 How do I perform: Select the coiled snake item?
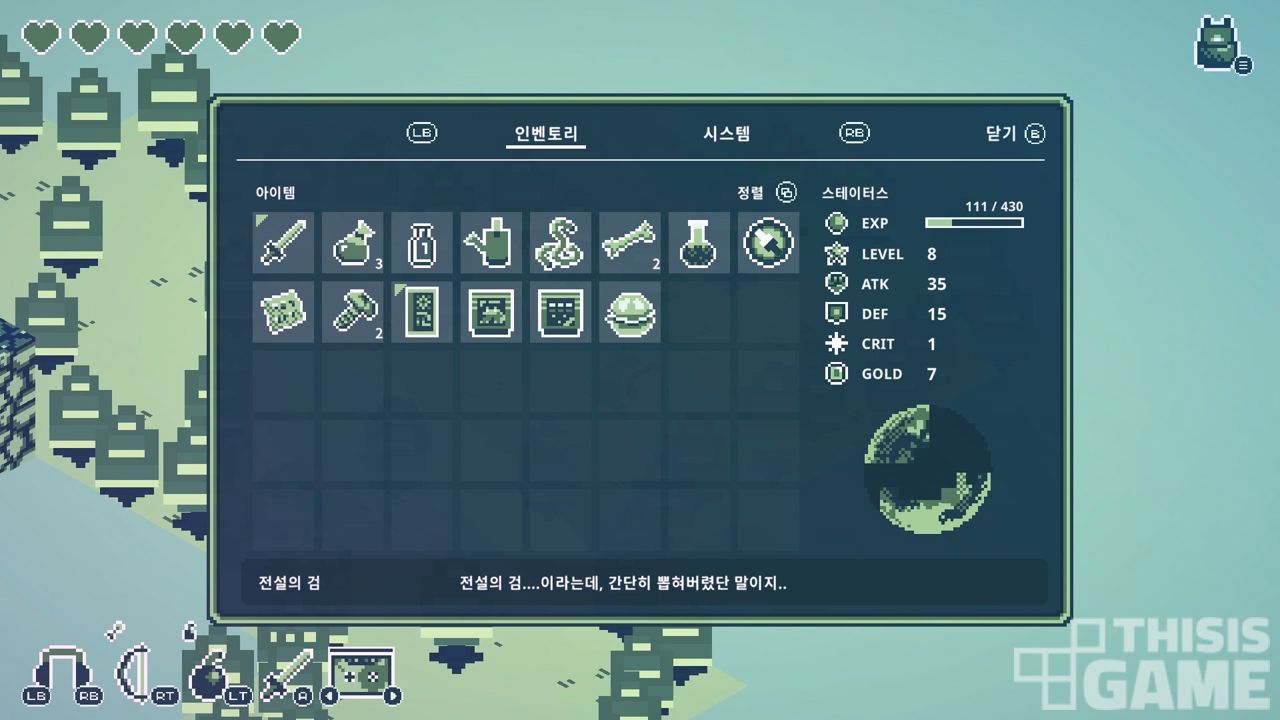point(560,242)
